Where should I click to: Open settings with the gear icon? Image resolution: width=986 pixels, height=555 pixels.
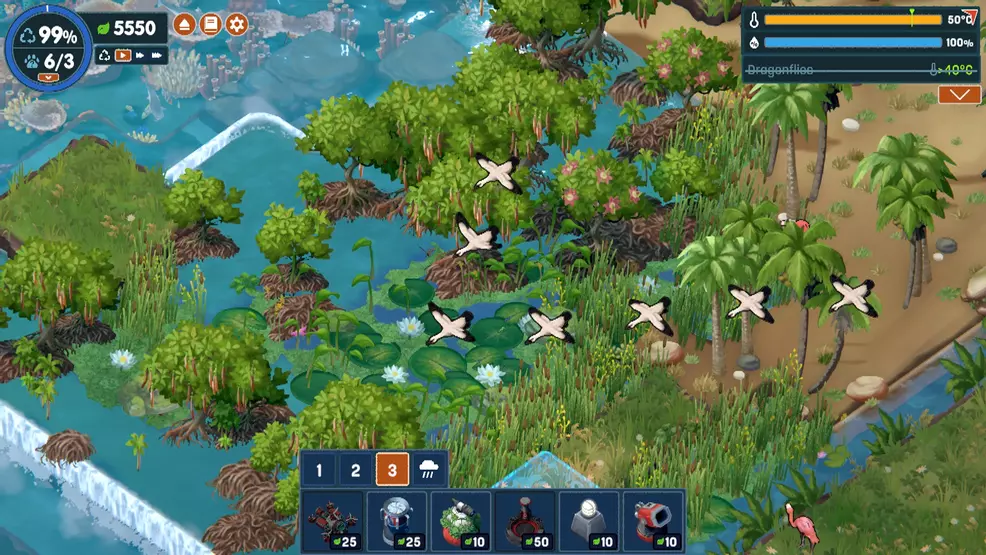[237, 24]
